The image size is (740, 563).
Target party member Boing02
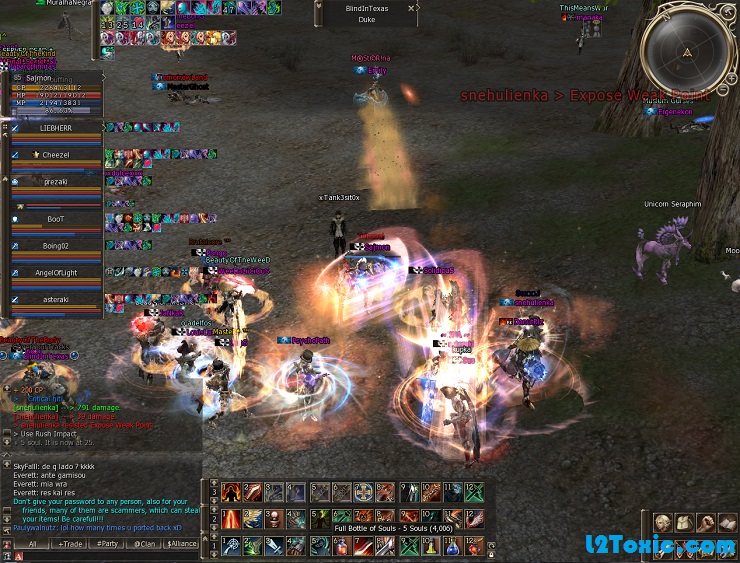(x=56, y=246)
